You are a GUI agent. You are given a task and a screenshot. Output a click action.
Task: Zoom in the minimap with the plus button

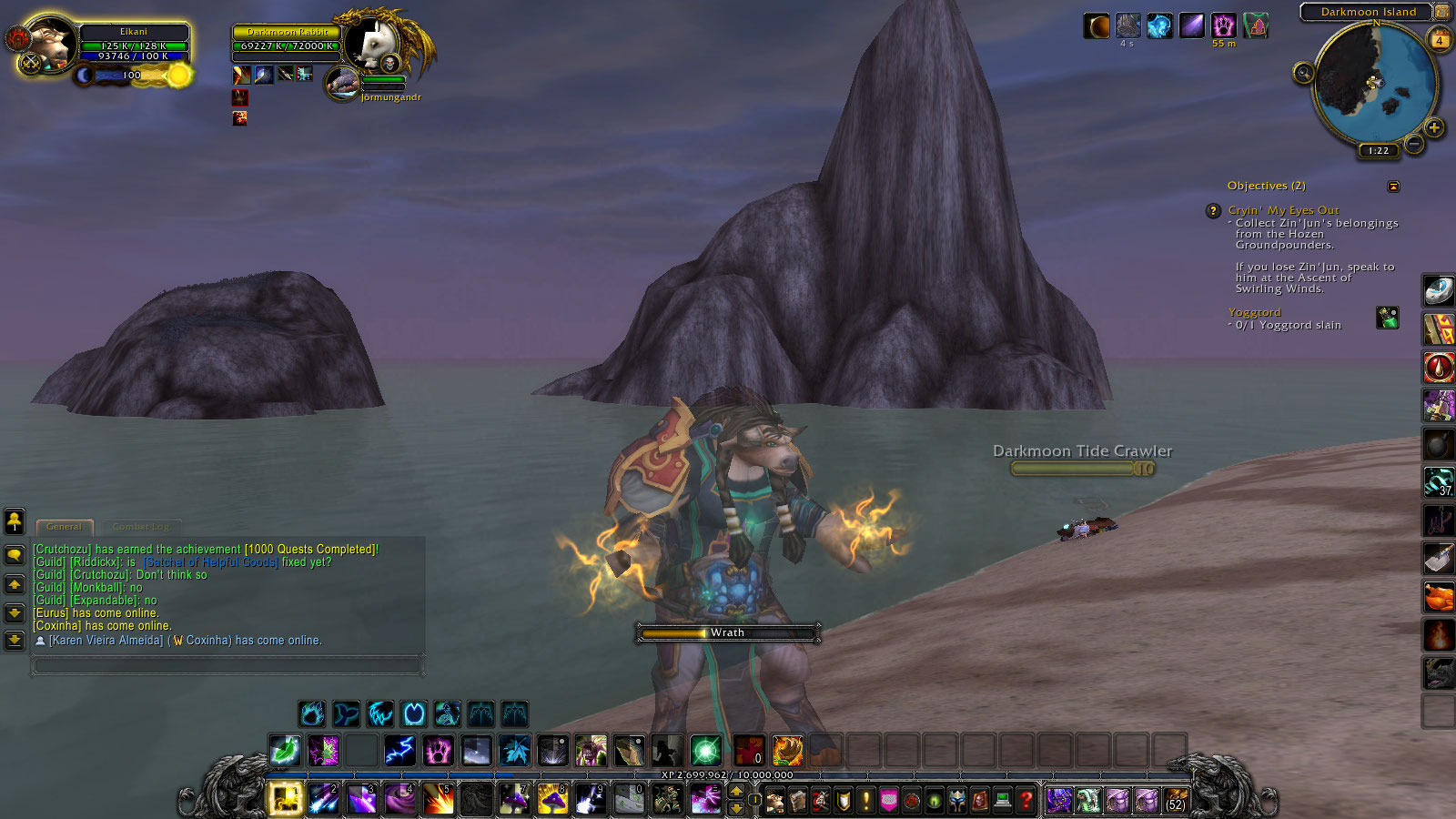pyautogui.click(x=1435, y=127)
